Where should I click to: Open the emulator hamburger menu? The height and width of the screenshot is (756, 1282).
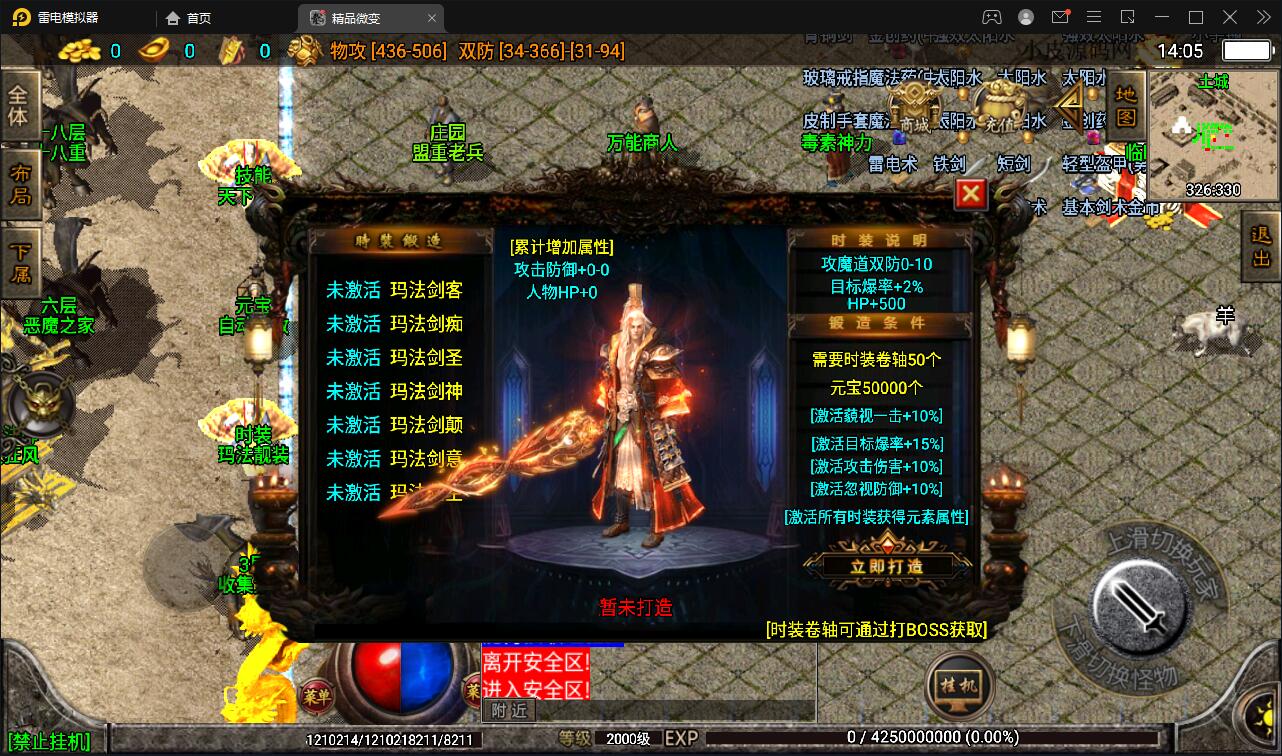point(1094,17)
